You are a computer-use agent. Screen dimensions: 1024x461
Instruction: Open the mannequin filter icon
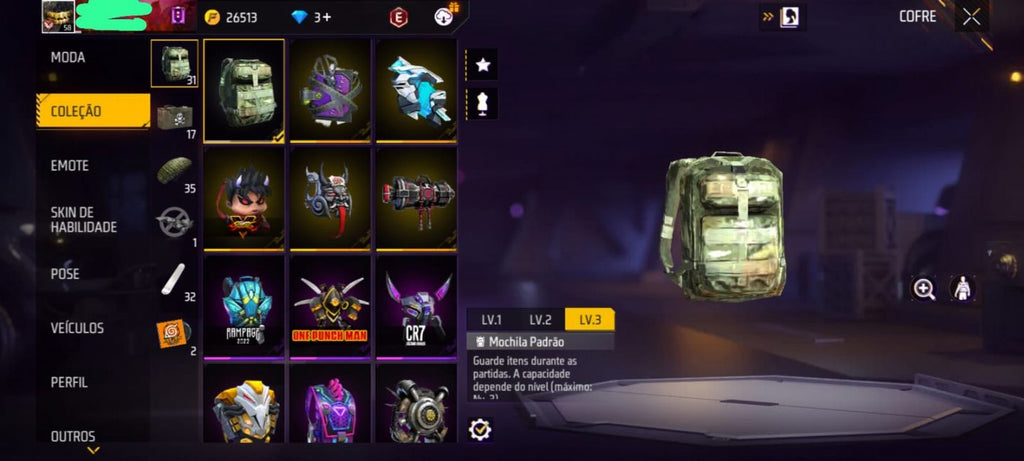[483, 102]
